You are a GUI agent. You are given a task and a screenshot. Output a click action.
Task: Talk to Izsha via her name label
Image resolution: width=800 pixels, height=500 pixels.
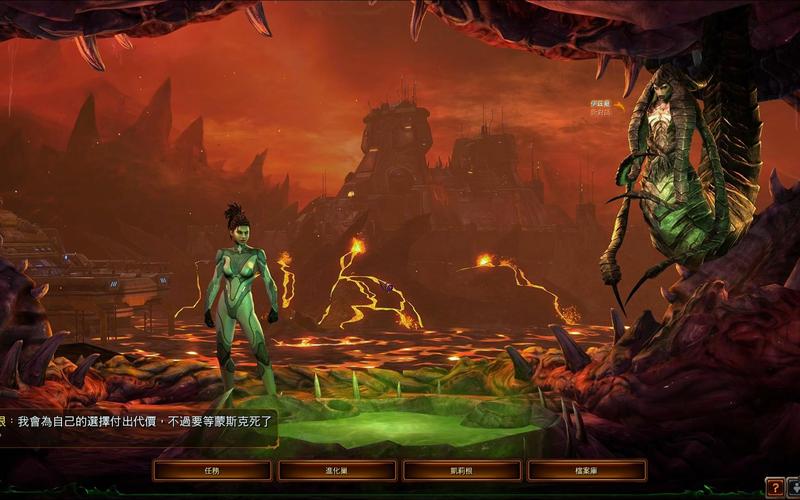600,104
